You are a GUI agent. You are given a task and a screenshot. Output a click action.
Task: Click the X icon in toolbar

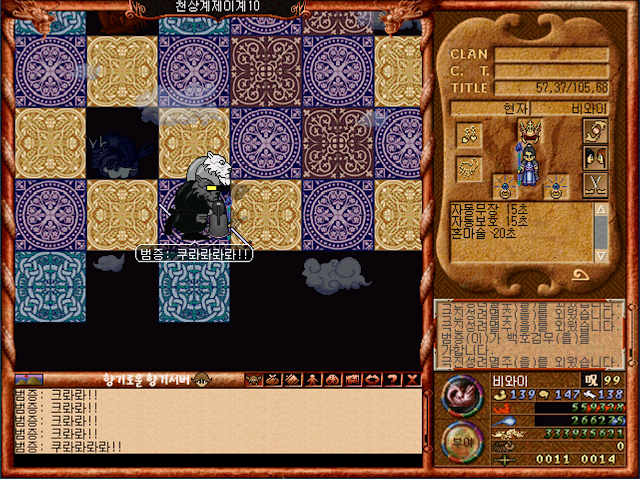[410, 380]
